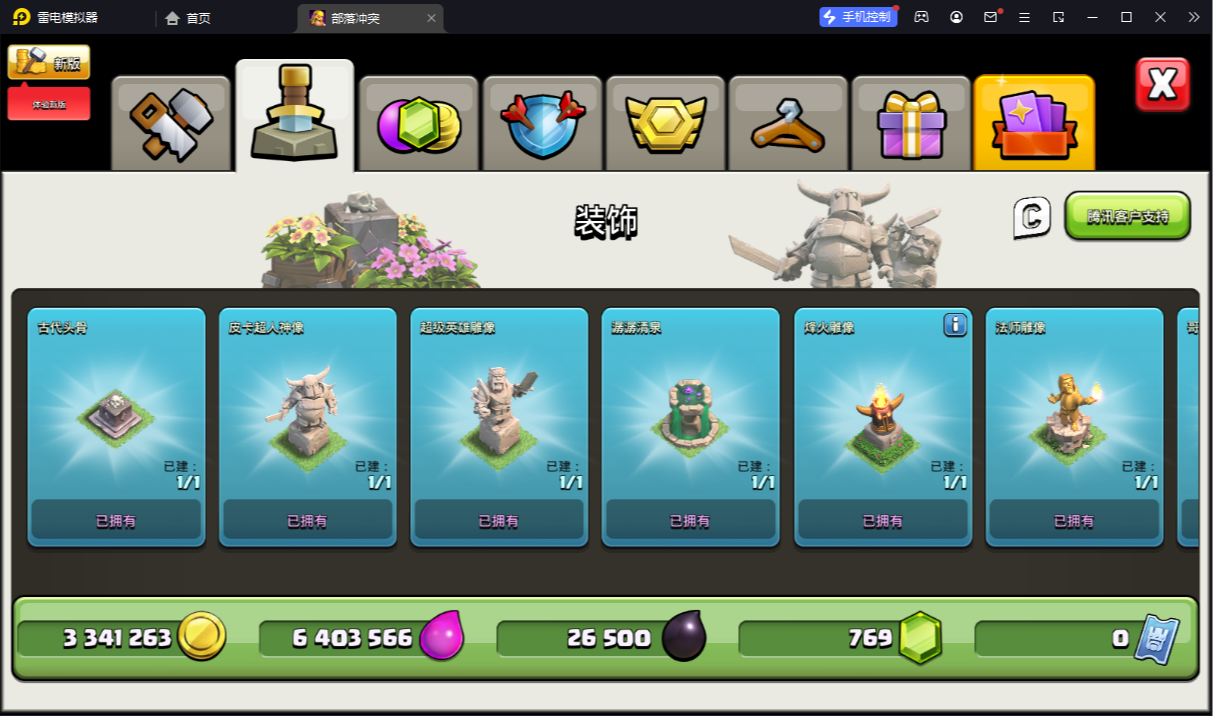Open the 手机控制 emulator control panel
This screenshot has width=1213, height=716.
(x=857, y=17)
